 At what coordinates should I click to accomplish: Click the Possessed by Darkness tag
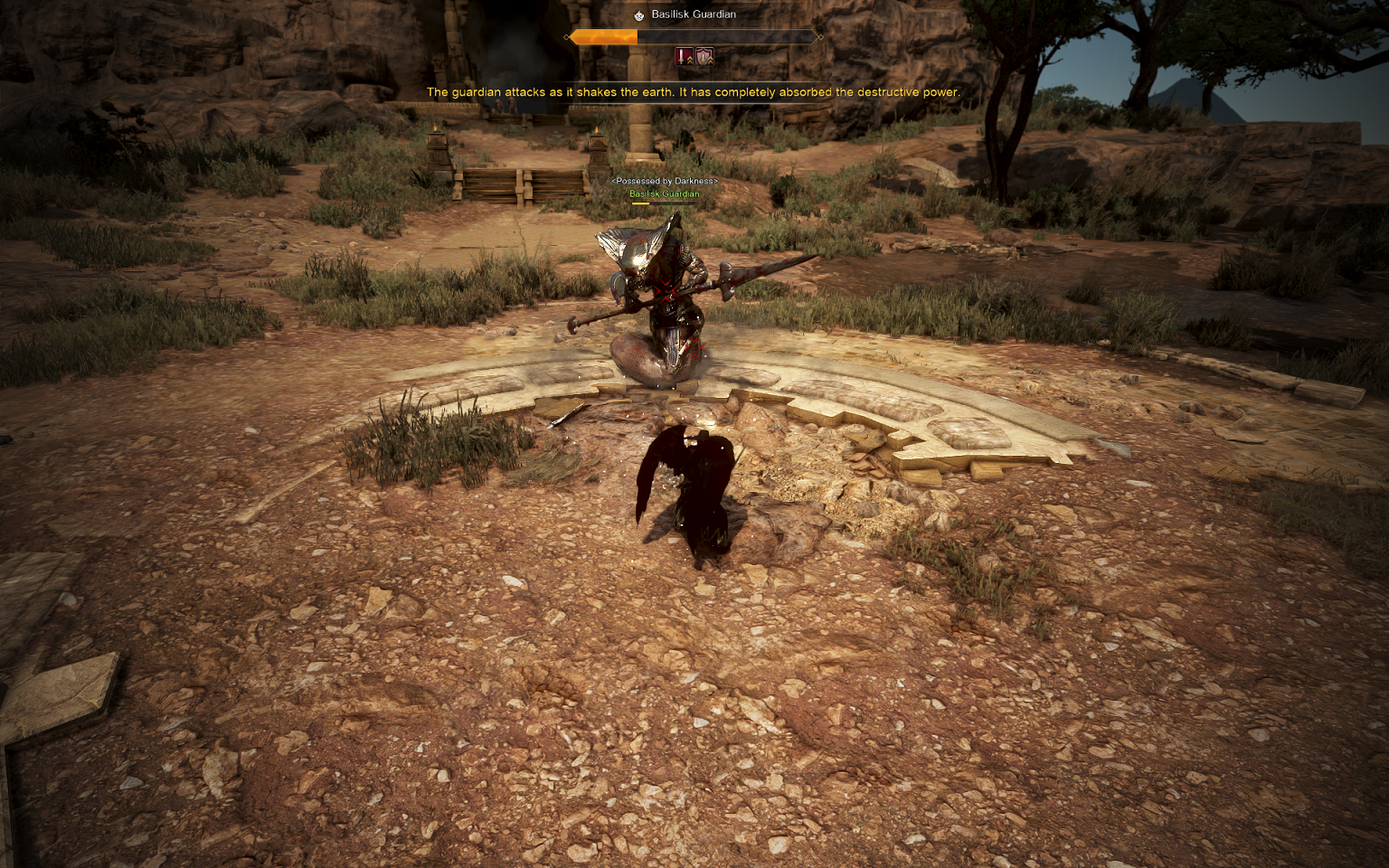tap(664, 183)
